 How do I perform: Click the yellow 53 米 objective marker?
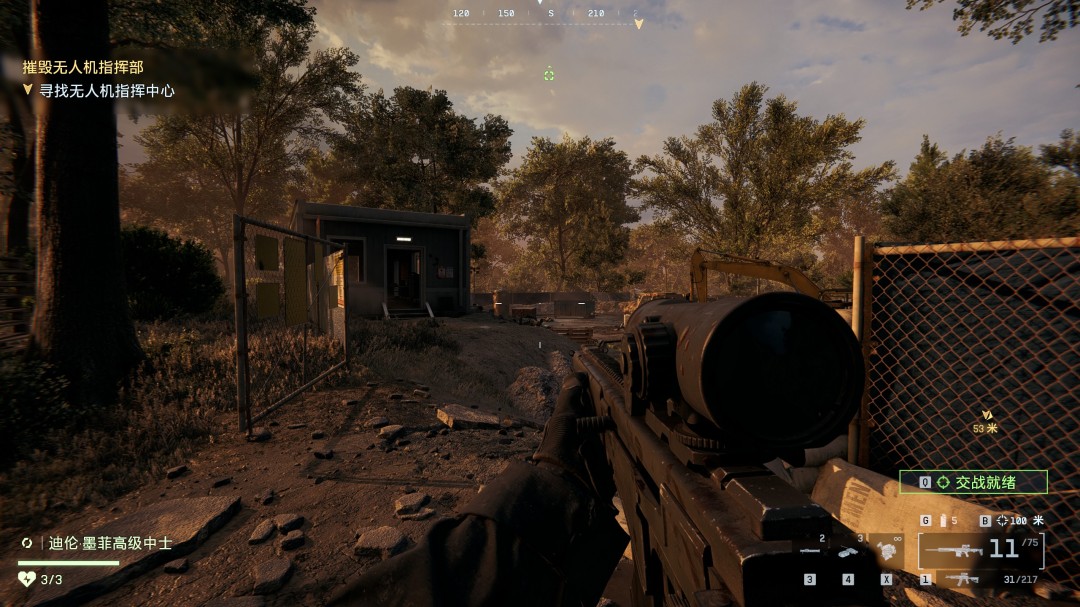tap(986, 420)
